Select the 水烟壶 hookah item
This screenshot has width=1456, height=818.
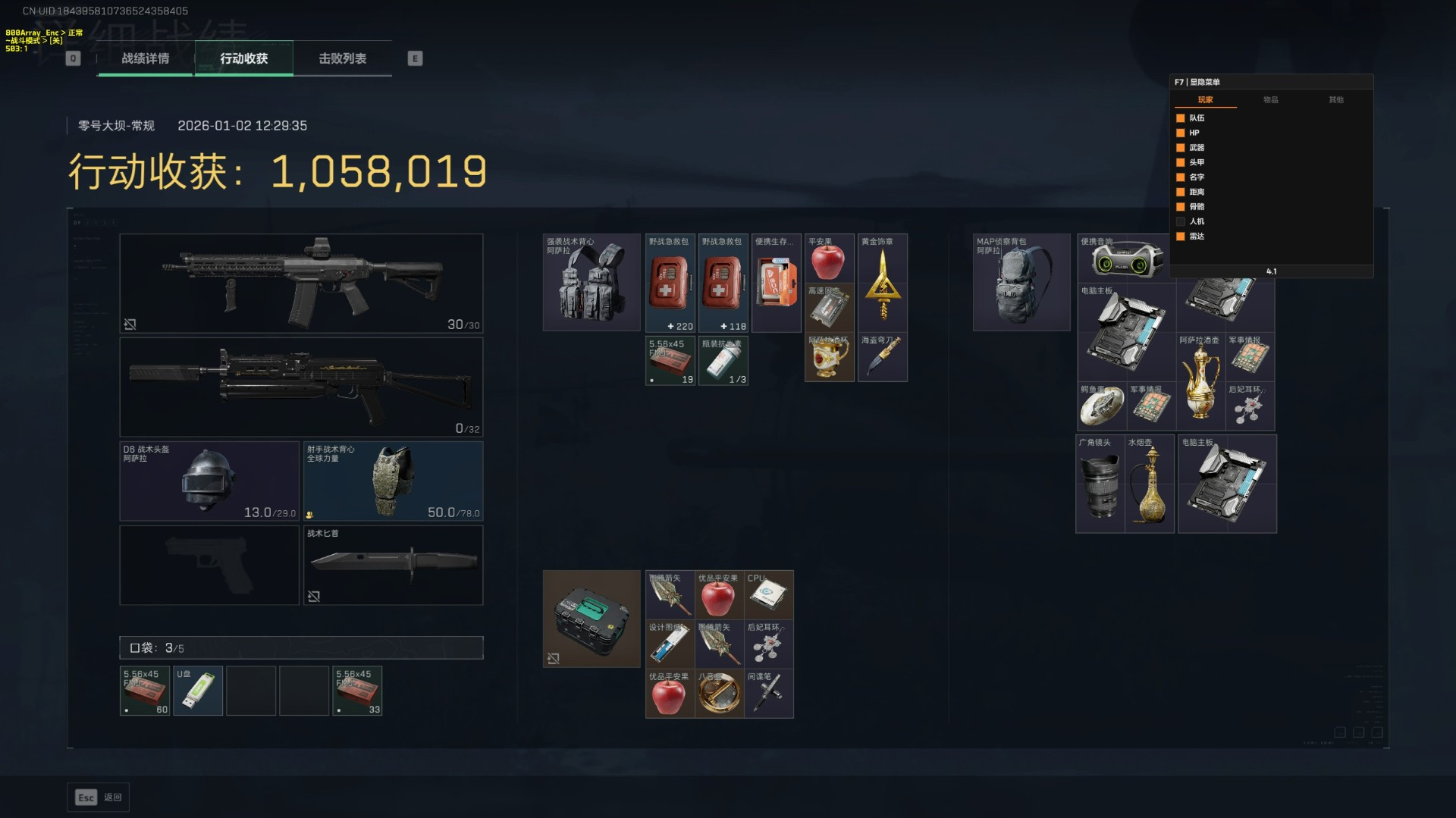point(1150,484)
